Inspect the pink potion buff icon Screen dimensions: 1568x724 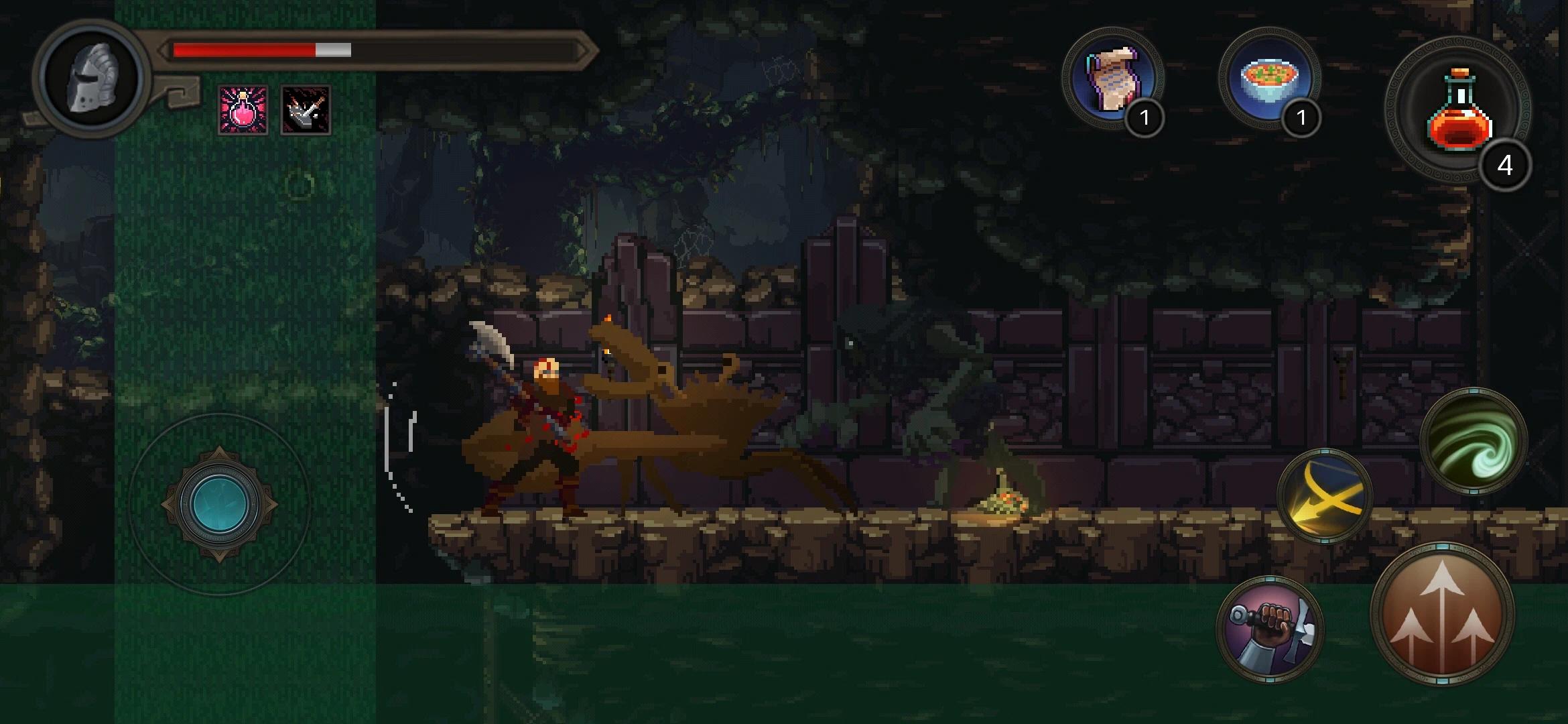click(243, 111)
